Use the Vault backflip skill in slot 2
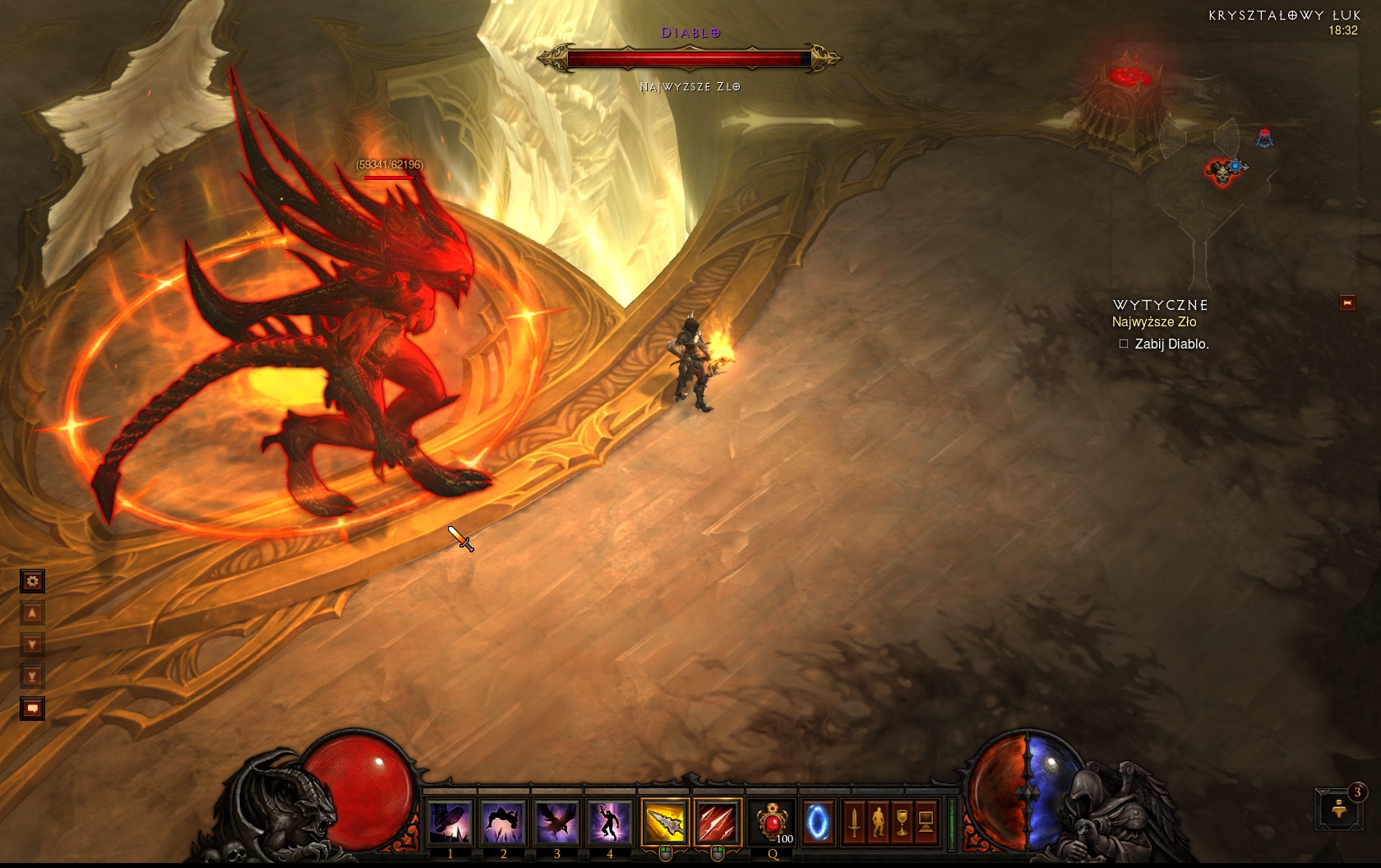 (503, 822)
